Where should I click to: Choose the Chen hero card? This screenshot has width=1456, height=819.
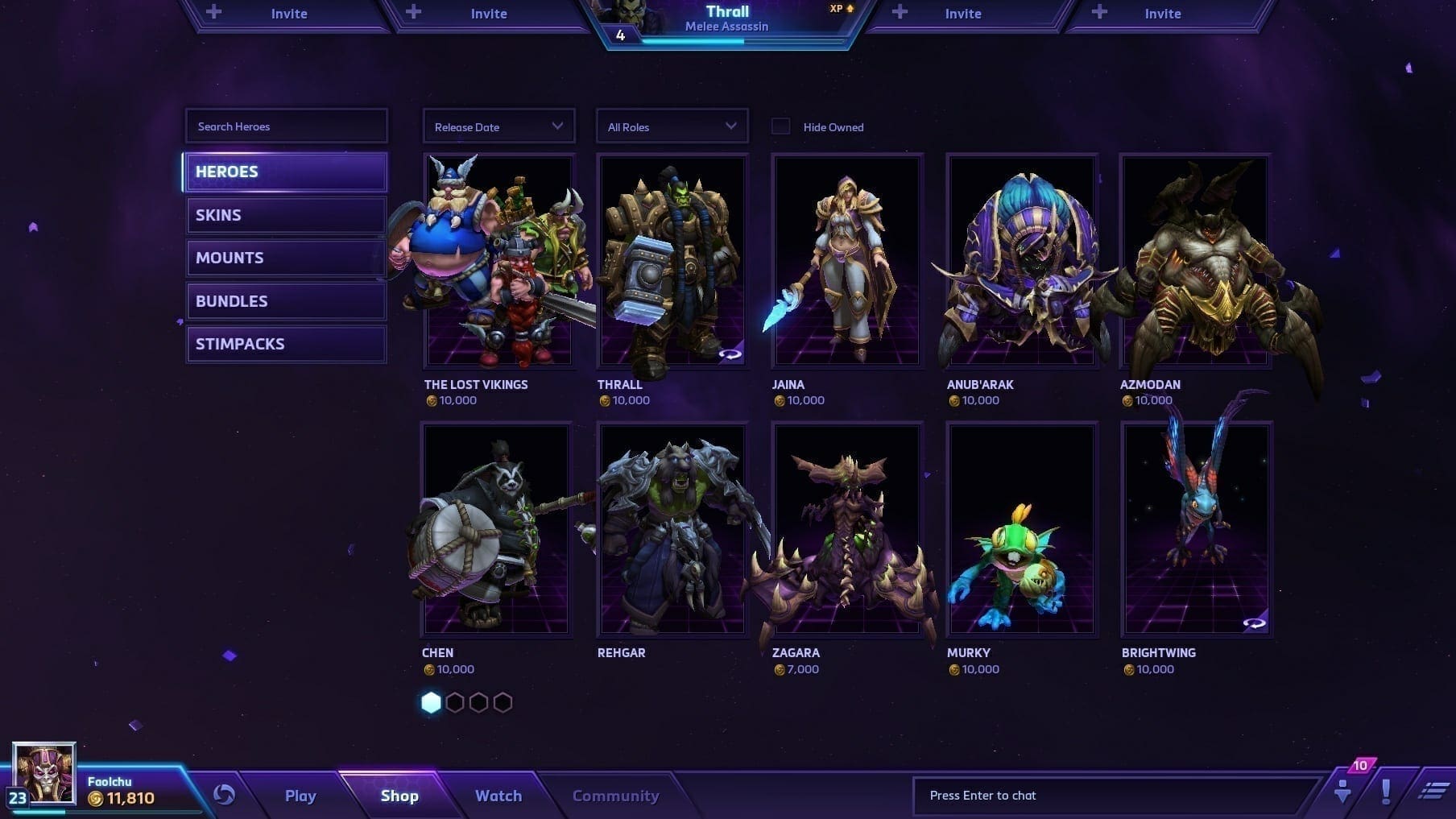(x=497, y=530)
